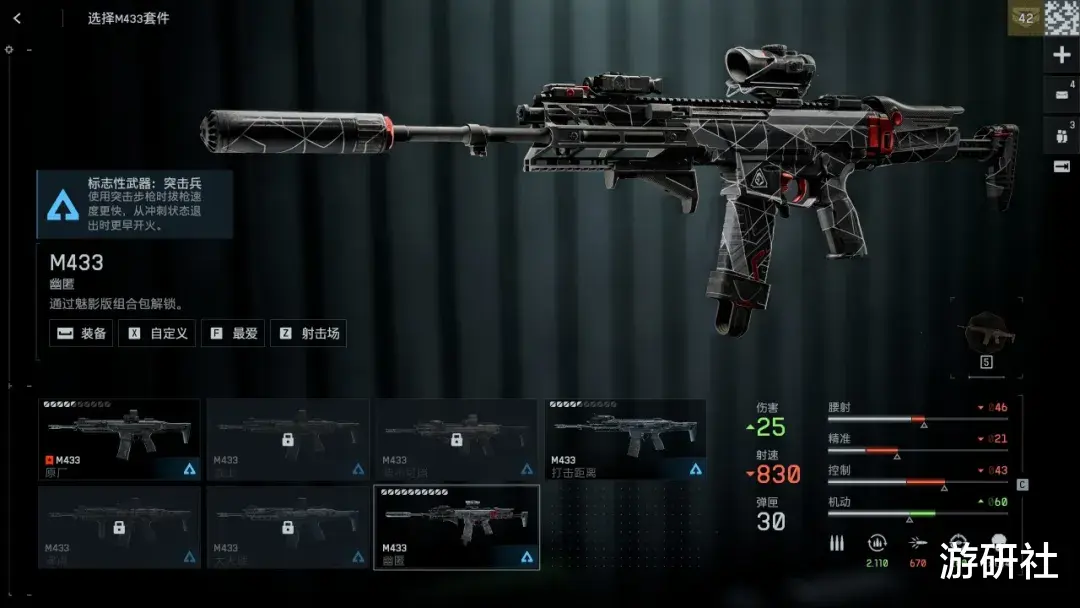Viewport: 1080px width, 608px height.
Task: Enter the 射击场 firing range
Action: (310, 334)
